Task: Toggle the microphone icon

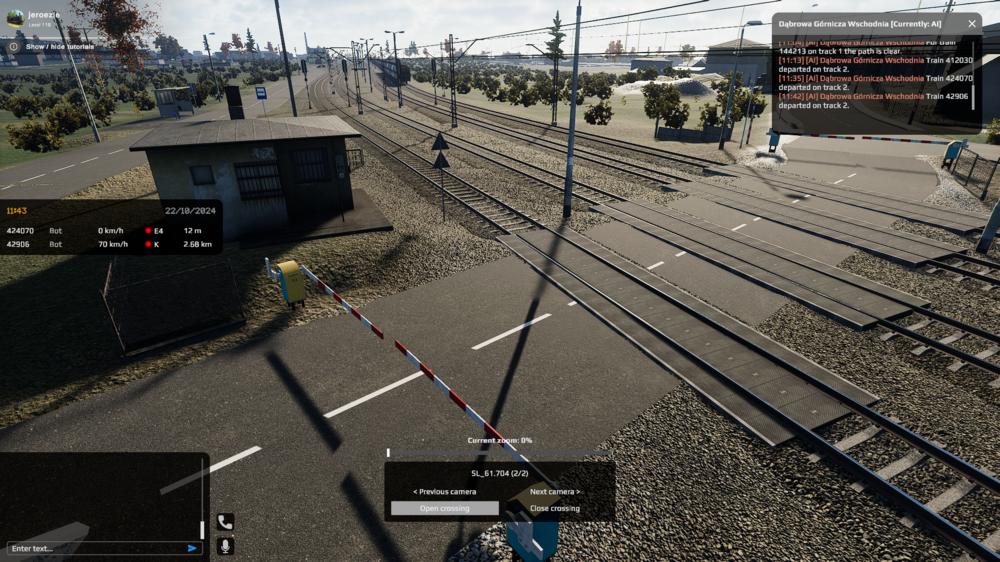Action: coord(225,545)
